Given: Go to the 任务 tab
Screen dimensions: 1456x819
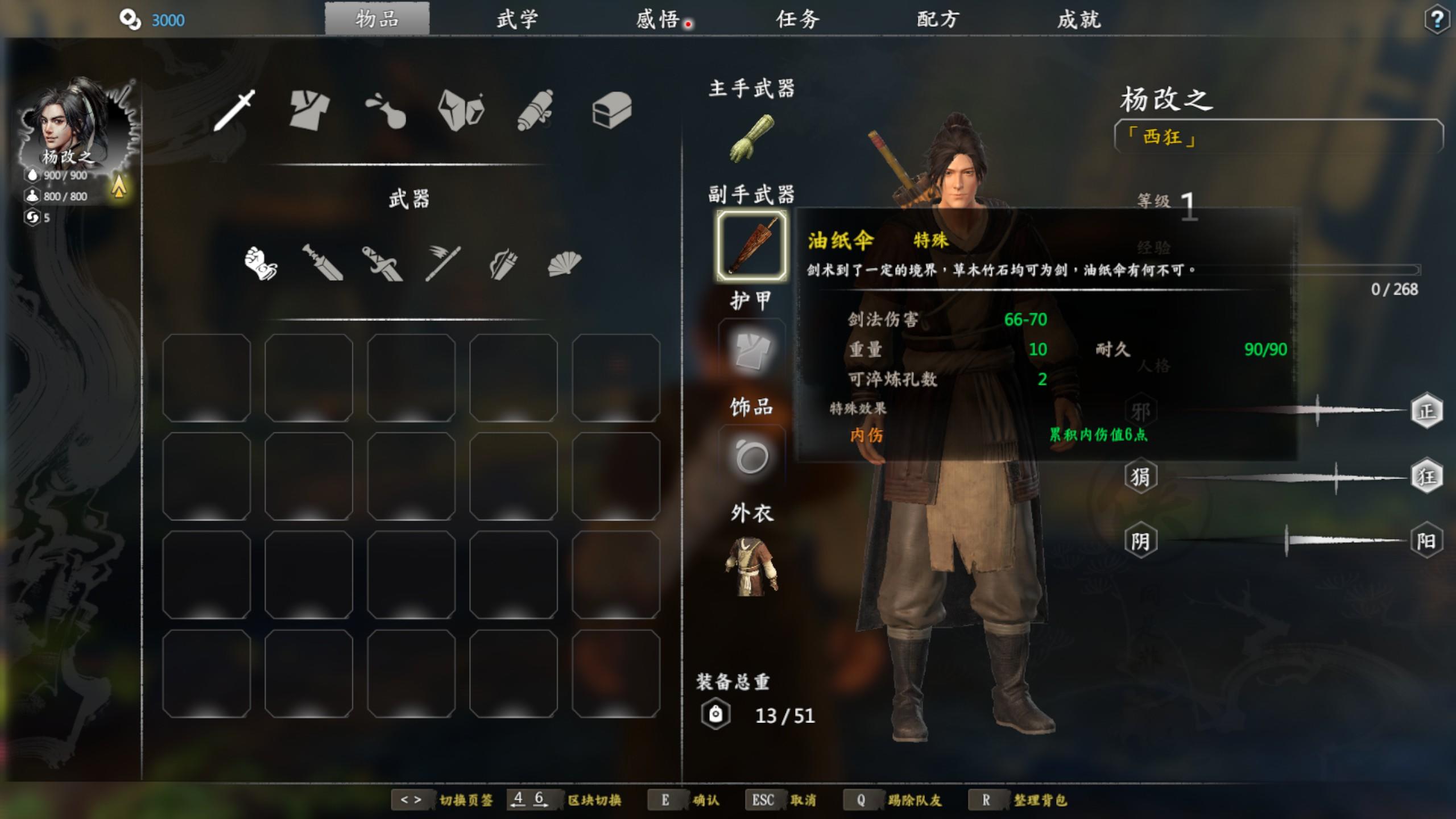Looking at the screenshot, I should click(x=797, y=19).
